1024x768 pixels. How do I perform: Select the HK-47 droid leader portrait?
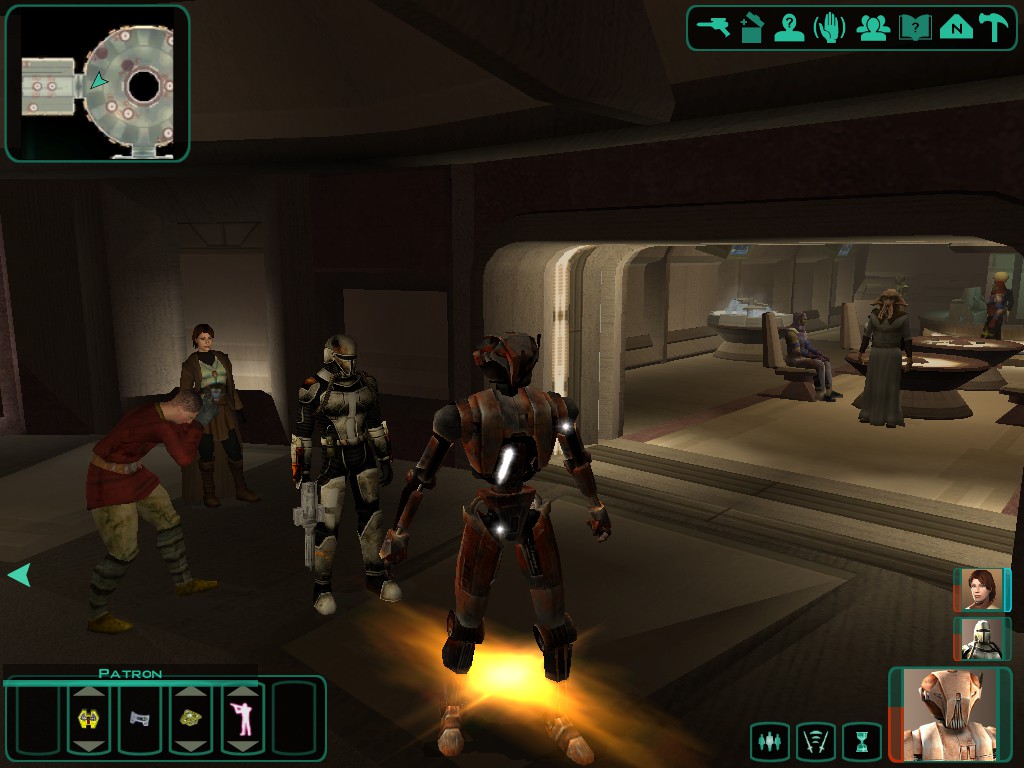pyautogui.click(x=949, y=714)
